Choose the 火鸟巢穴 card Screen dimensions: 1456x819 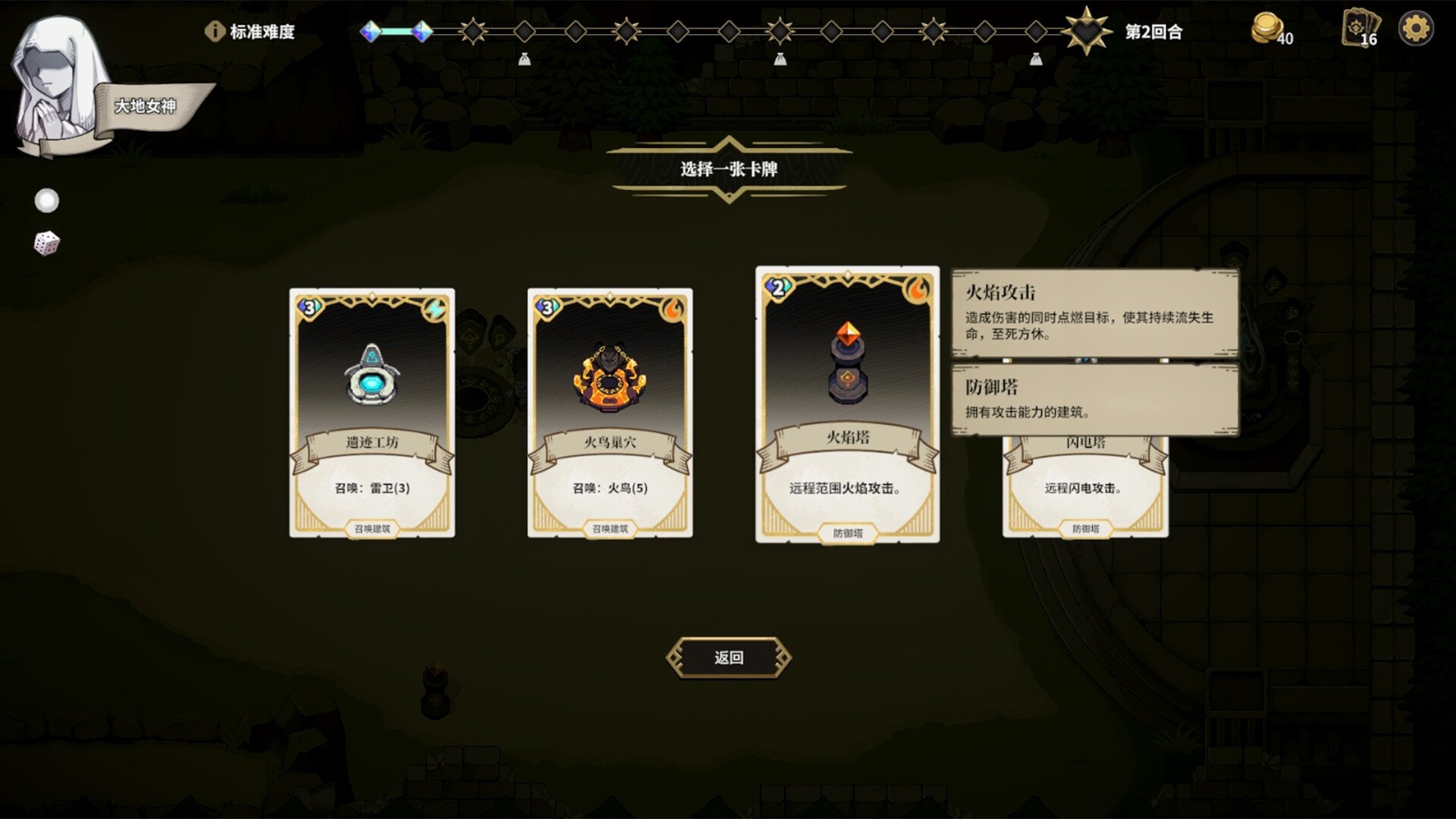[x=610, y=412]
